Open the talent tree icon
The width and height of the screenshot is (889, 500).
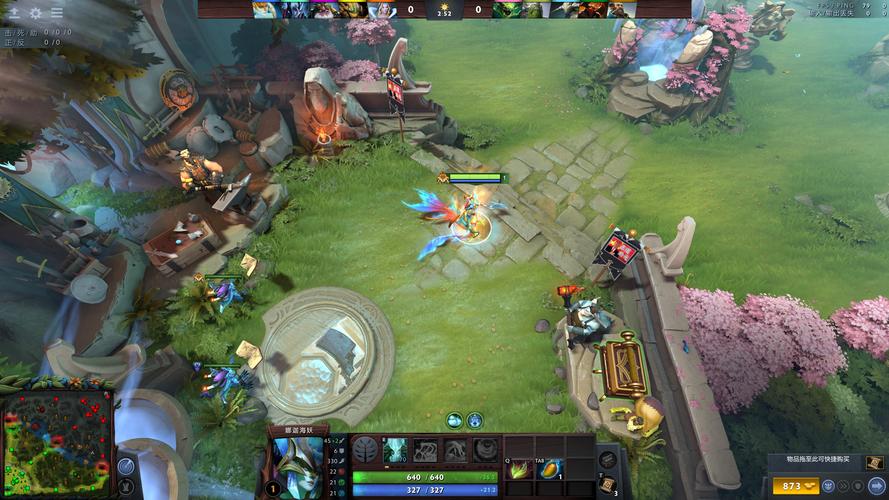tap(365, 450)
